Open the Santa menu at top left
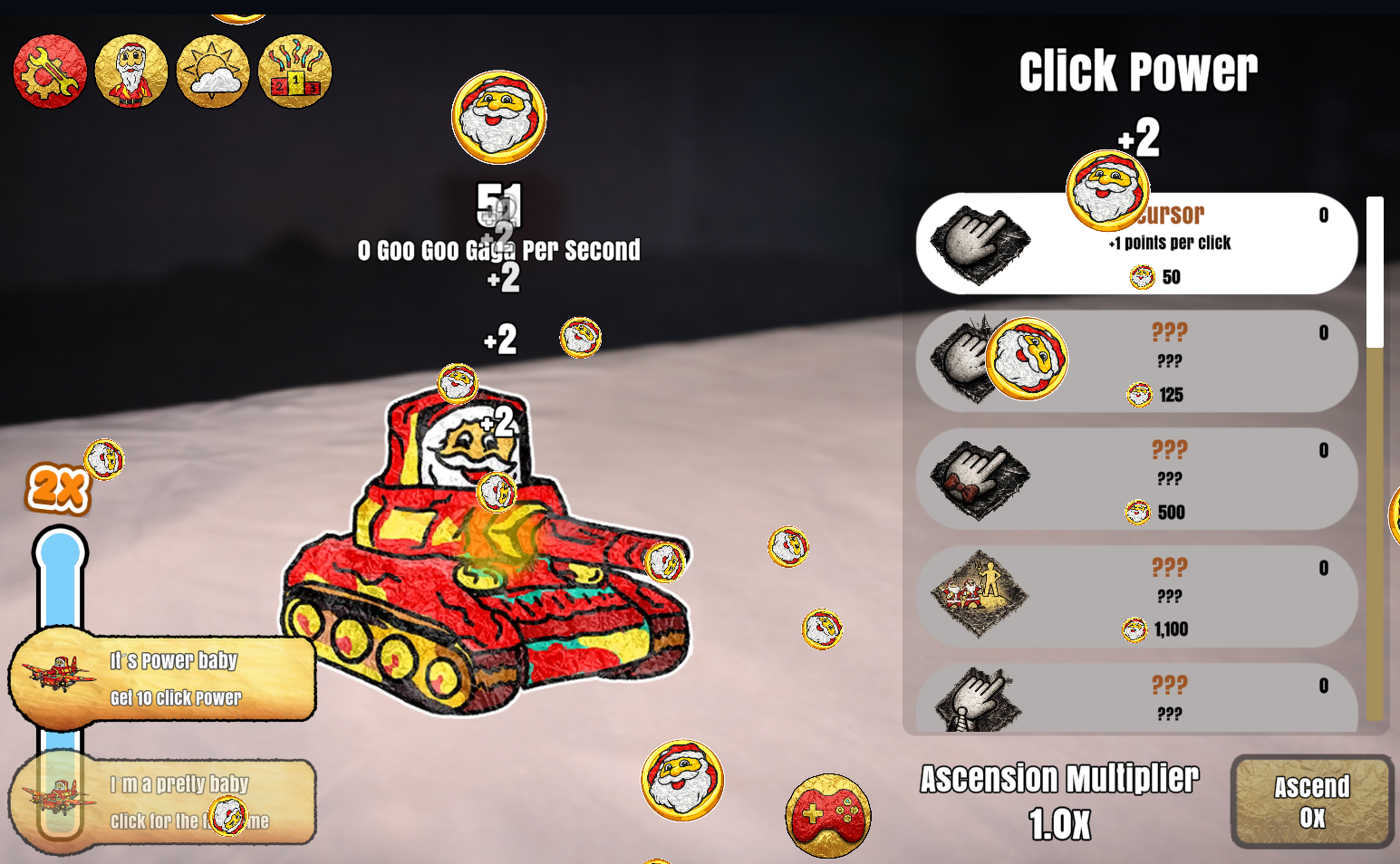The image size is (1400, 864). coord(131,72)
